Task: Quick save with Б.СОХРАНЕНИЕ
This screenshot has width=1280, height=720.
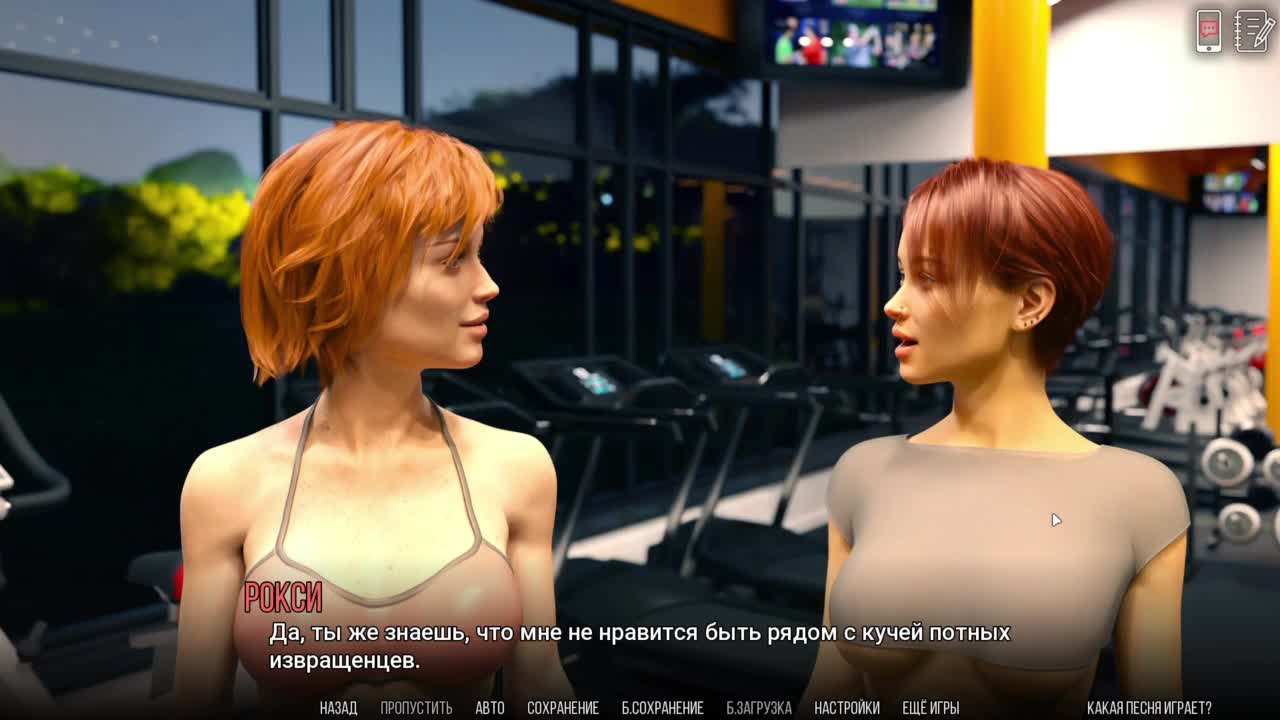Action: coord(662,708)
